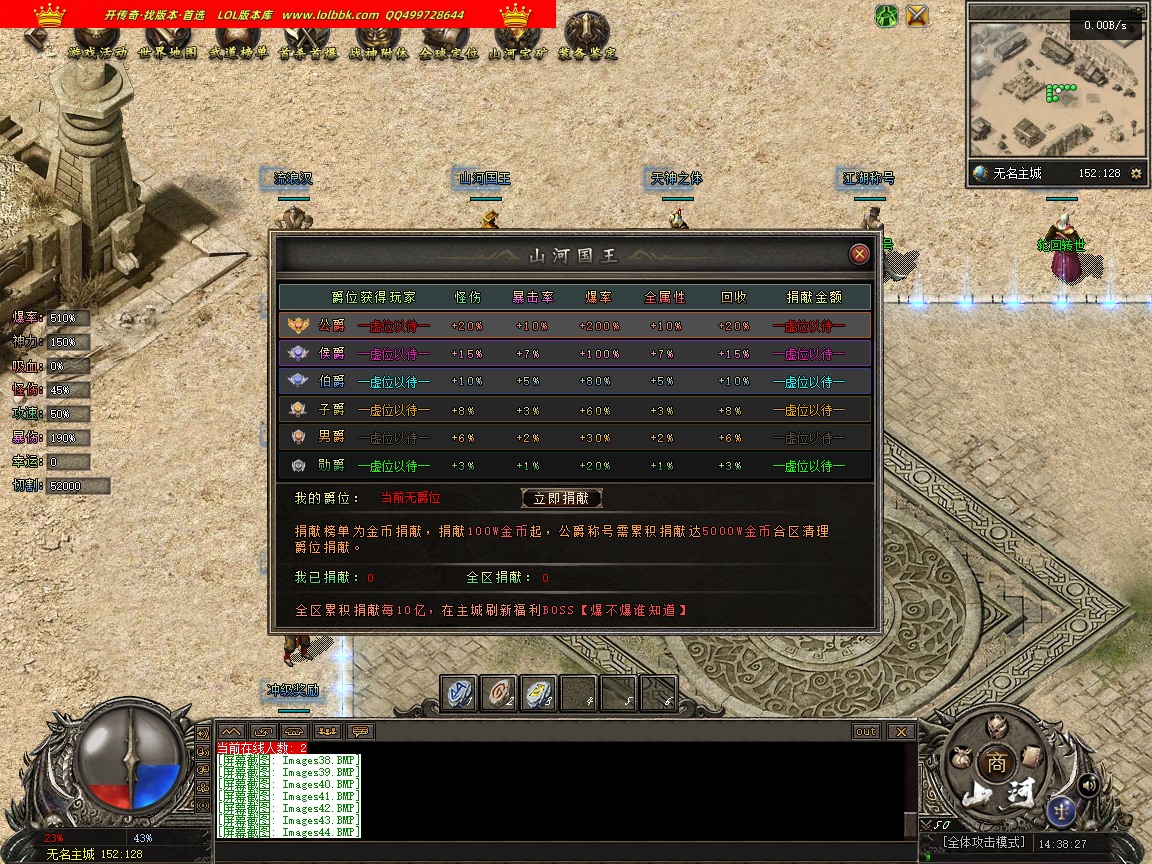Select the 勋爵 rank row

(574, 466)
